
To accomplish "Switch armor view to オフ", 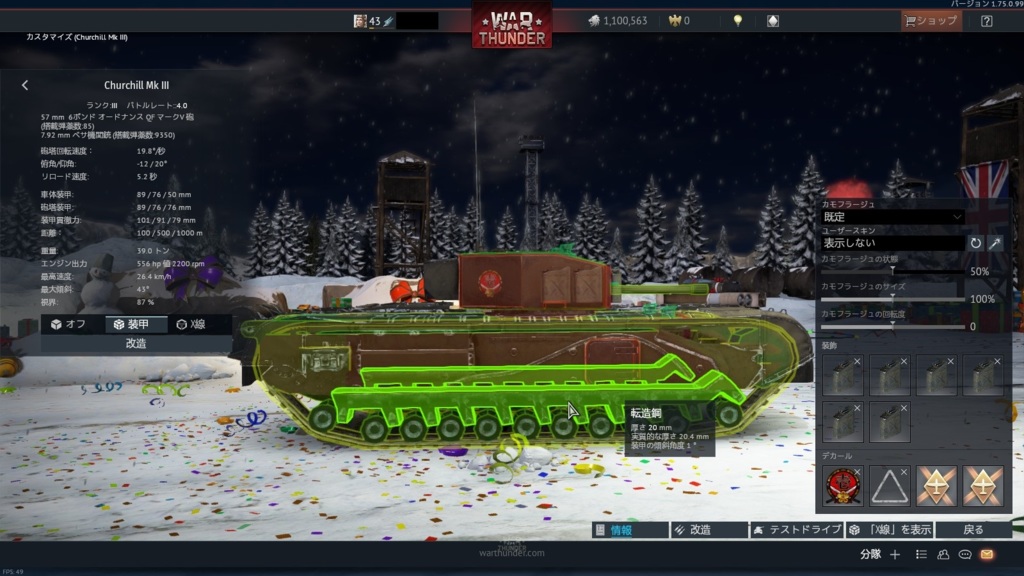I will click(69, 324).
